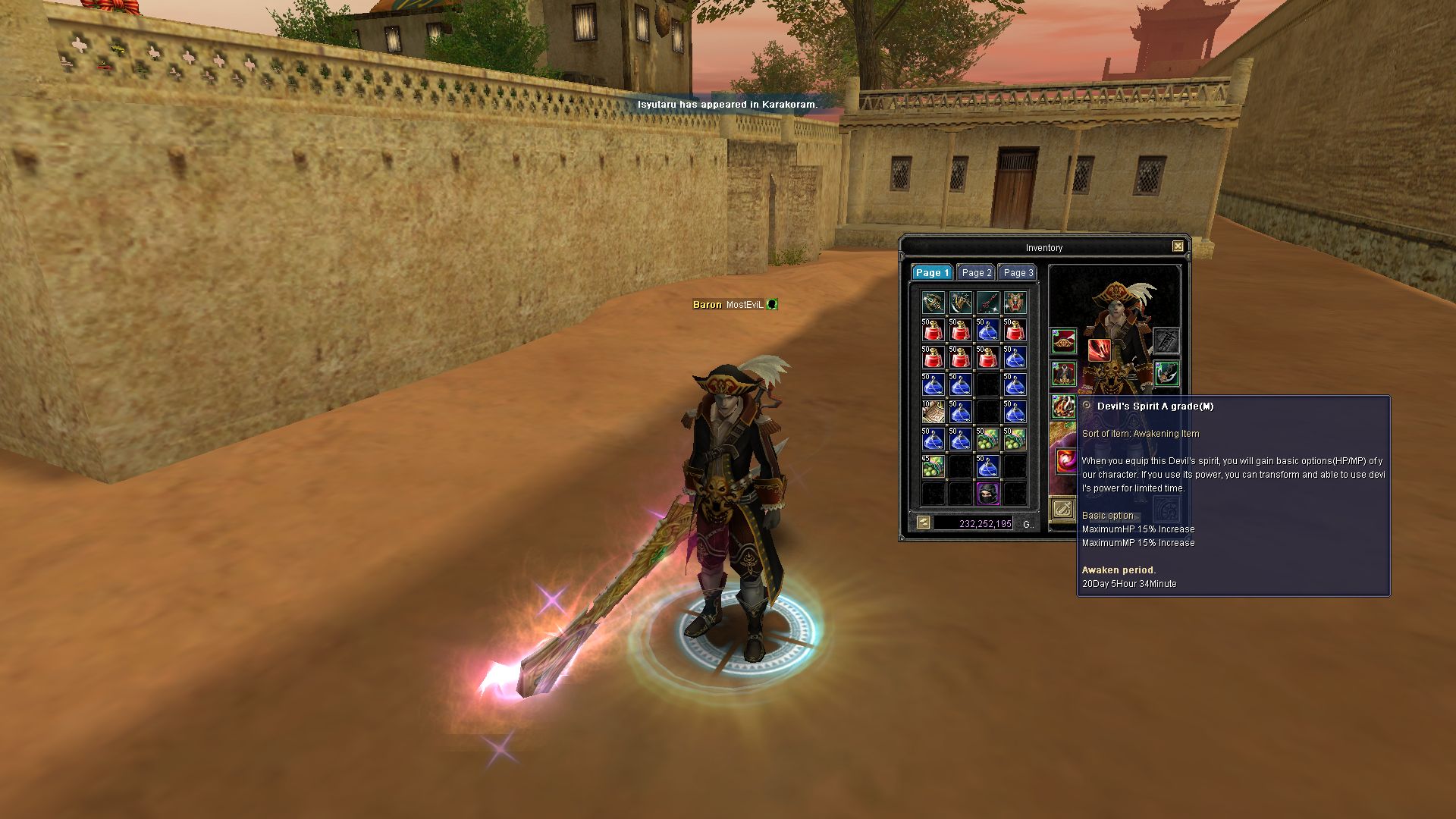Close the Inventory window
Viewport: 1456px width, 819px height.
[x=1178, y=246]
